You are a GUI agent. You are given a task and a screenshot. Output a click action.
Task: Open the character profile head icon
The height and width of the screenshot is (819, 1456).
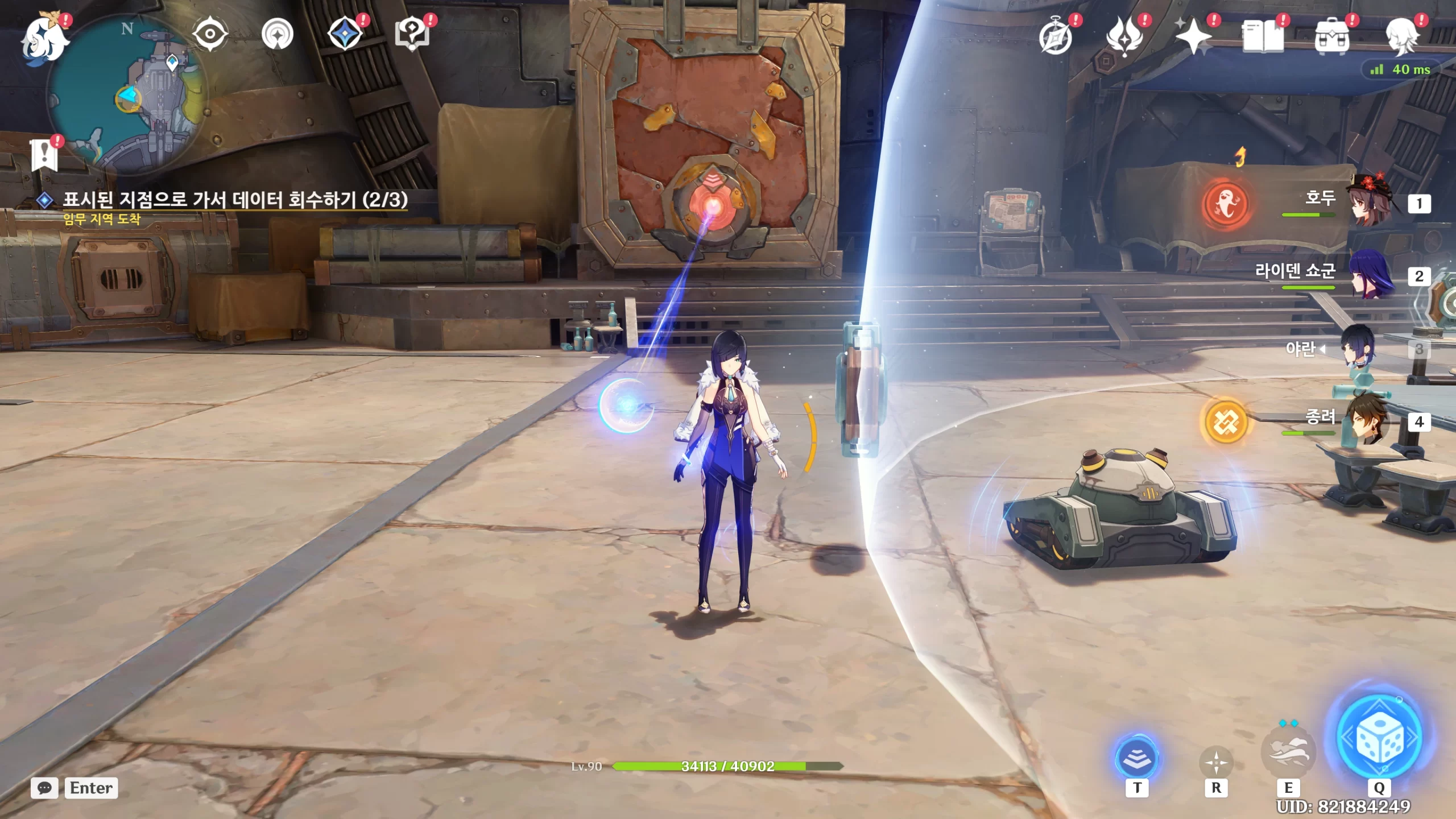tap(1401, 36)
